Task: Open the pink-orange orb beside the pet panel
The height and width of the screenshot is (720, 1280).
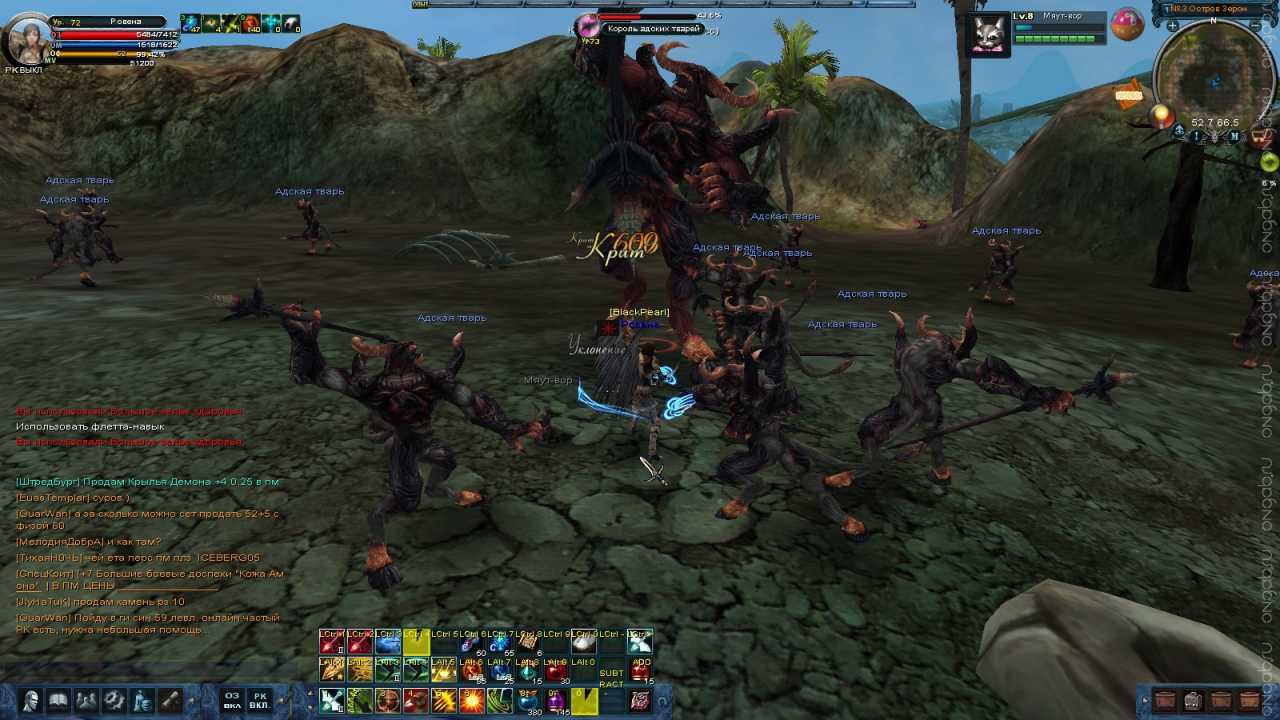Action: click(x=1128, y=24)
